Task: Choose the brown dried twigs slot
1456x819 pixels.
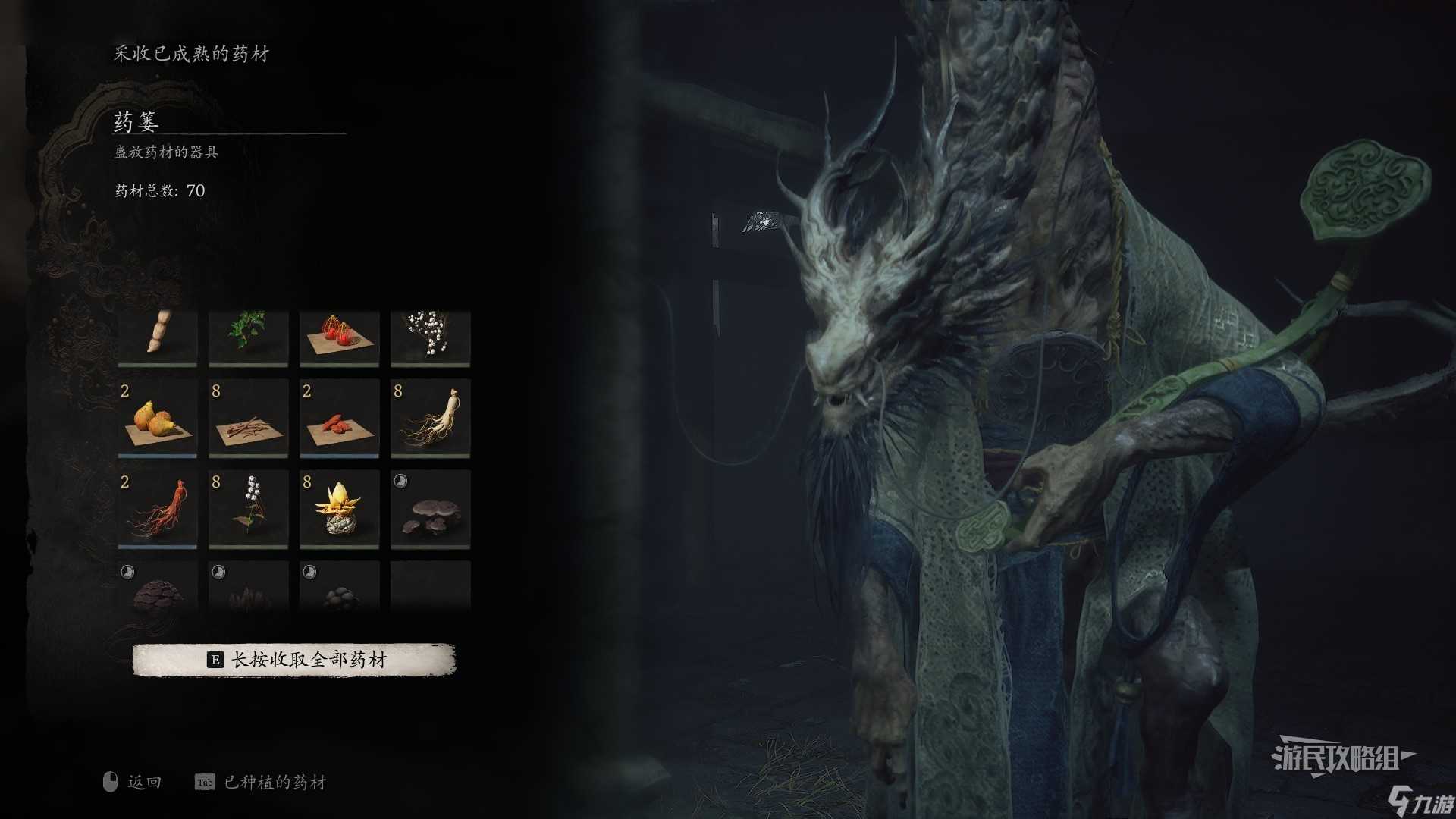Action: coord(249,419)
